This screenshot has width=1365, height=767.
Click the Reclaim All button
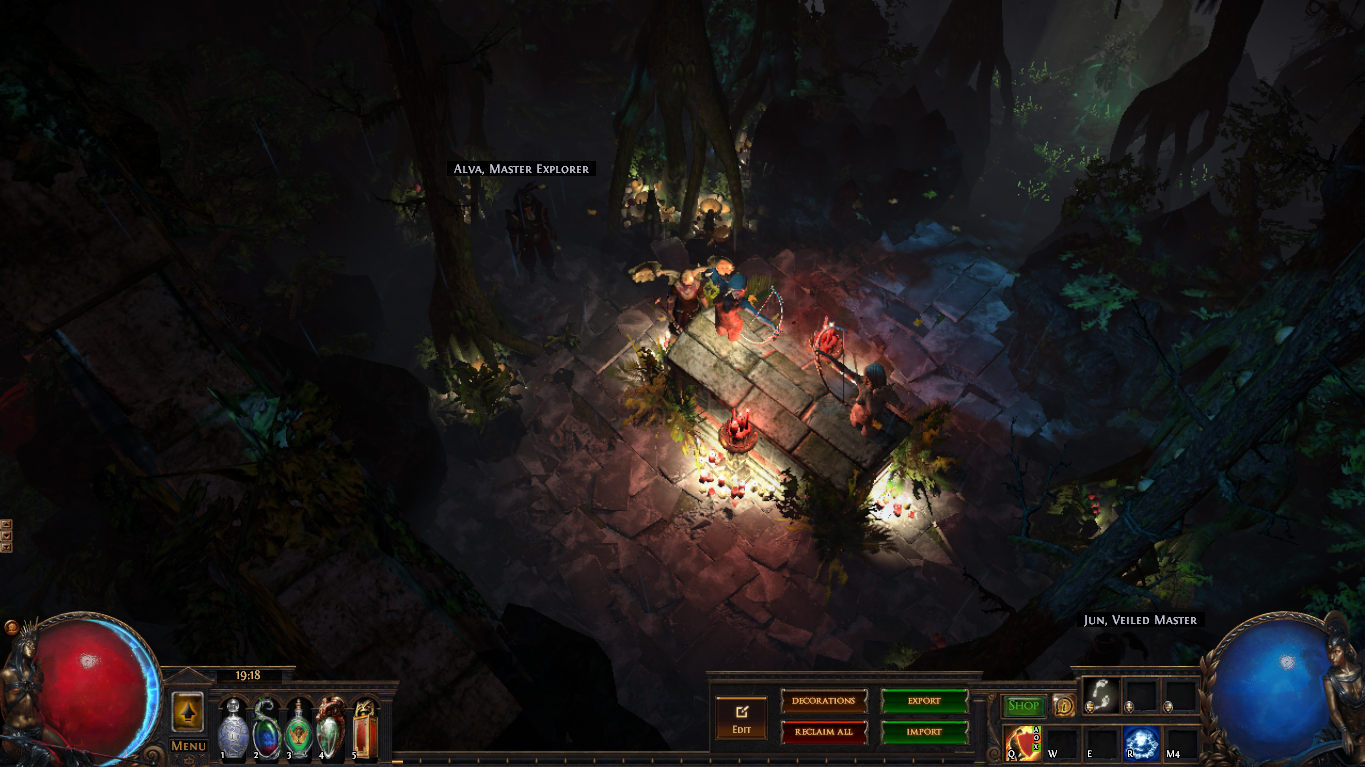(x=823, y=732)
